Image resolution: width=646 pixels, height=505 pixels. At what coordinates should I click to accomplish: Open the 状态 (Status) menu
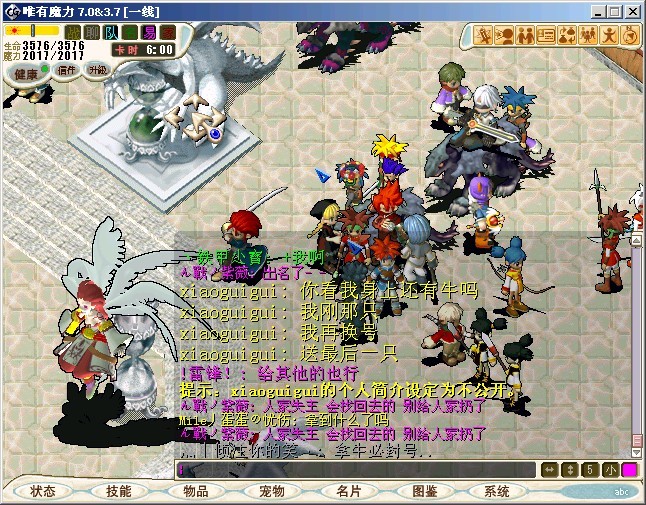(43, 492)
